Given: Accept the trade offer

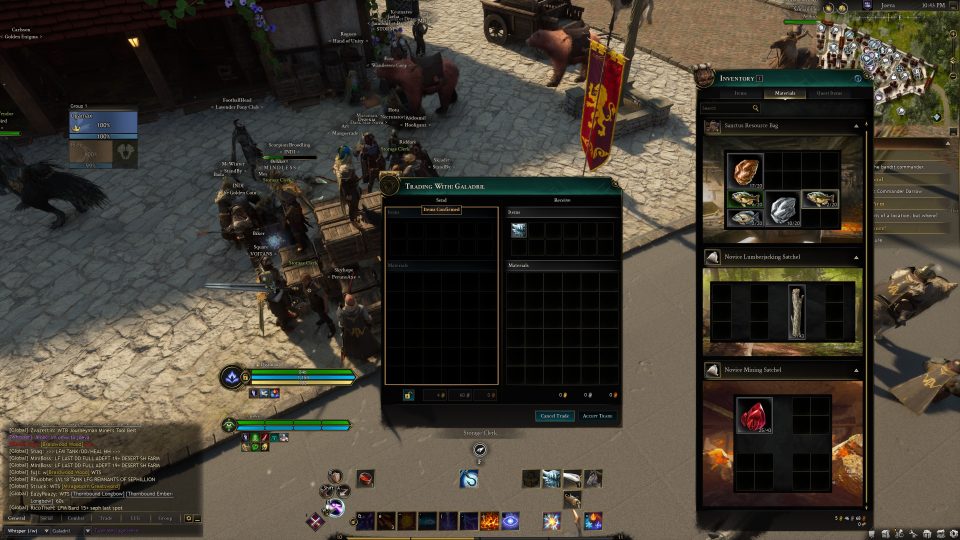Looking at the screenshot, I should [x=597, y=416].
